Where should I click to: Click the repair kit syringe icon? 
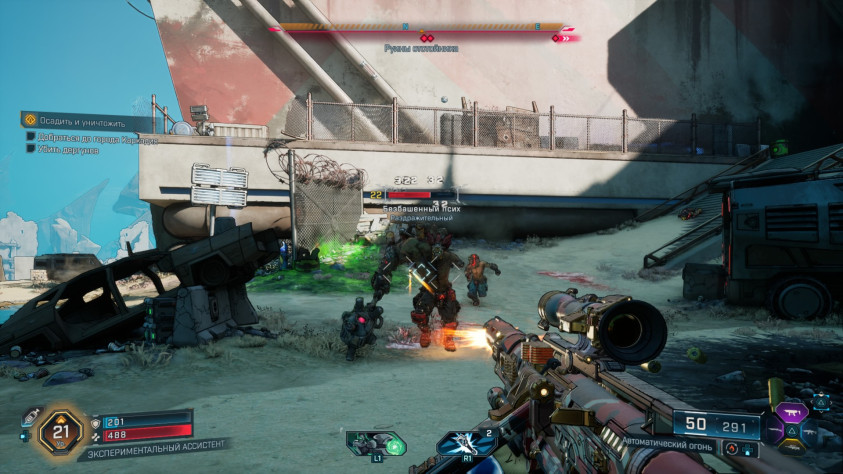tap(31, 416)
